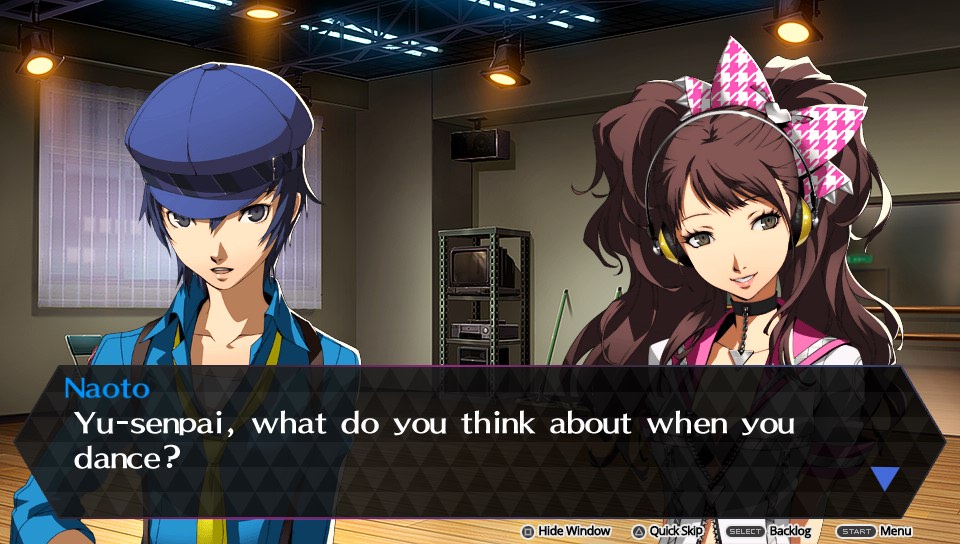
Task: Open the Menu option
Action: pos(873,531)
